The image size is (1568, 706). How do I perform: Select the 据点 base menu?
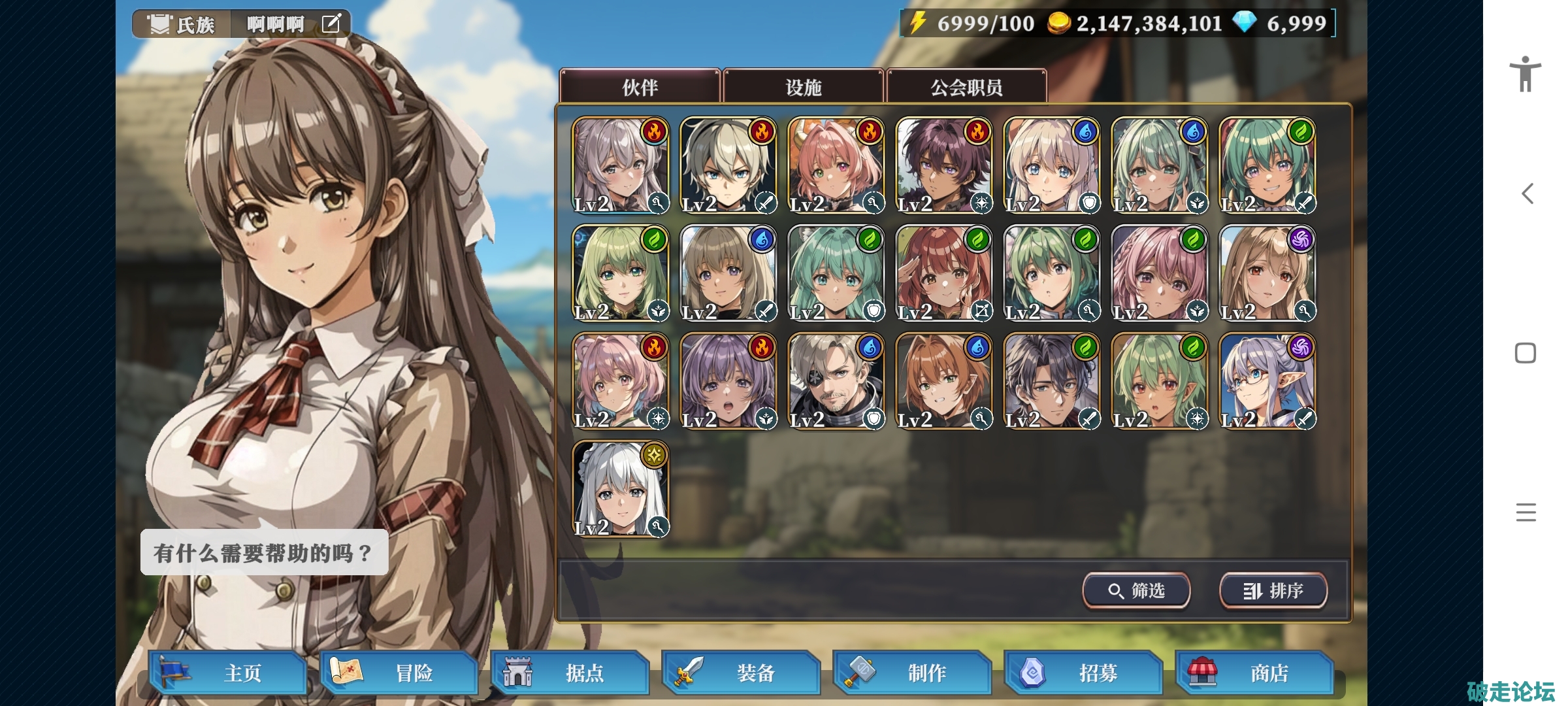(x=570, y=673)
